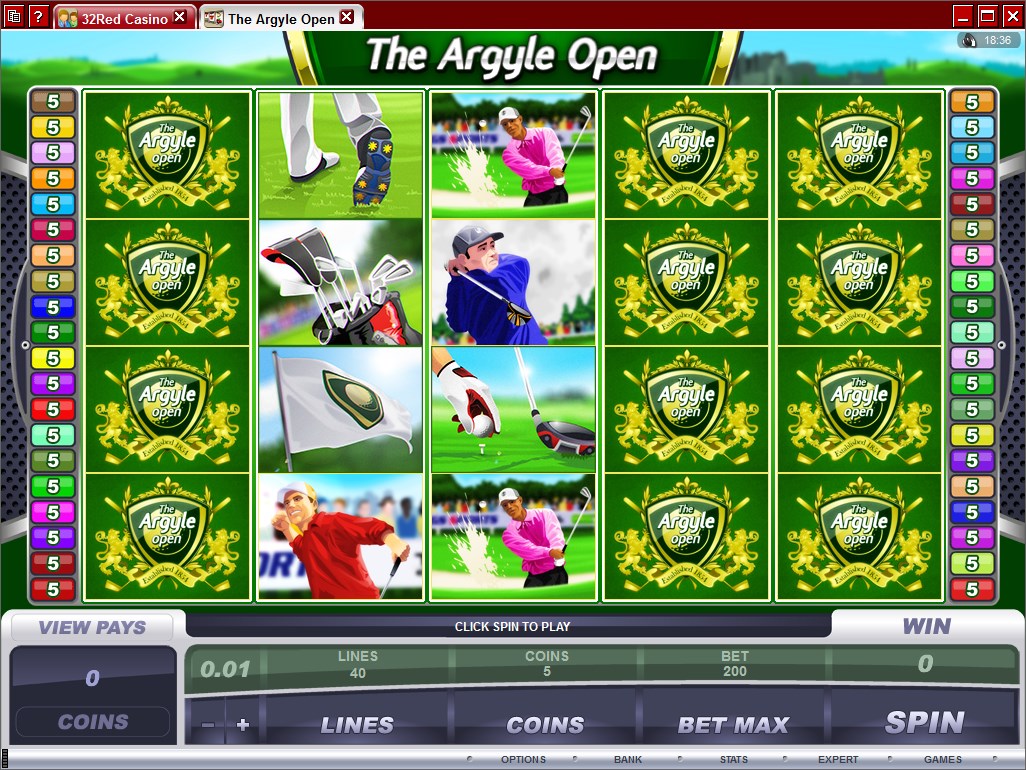The width and height of the screenshot is (1026, 770).
Task: Open the help question mark button
Action: click(x=38, y=15)
